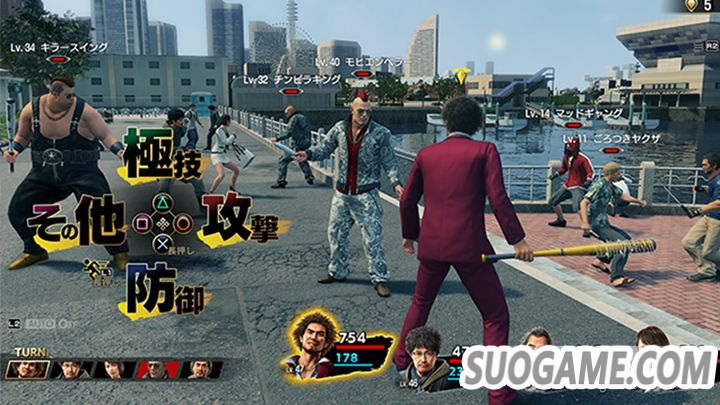The image size is (720, 405).
Task: Click the SUOGAME.COM watermark
Action: 588,369
